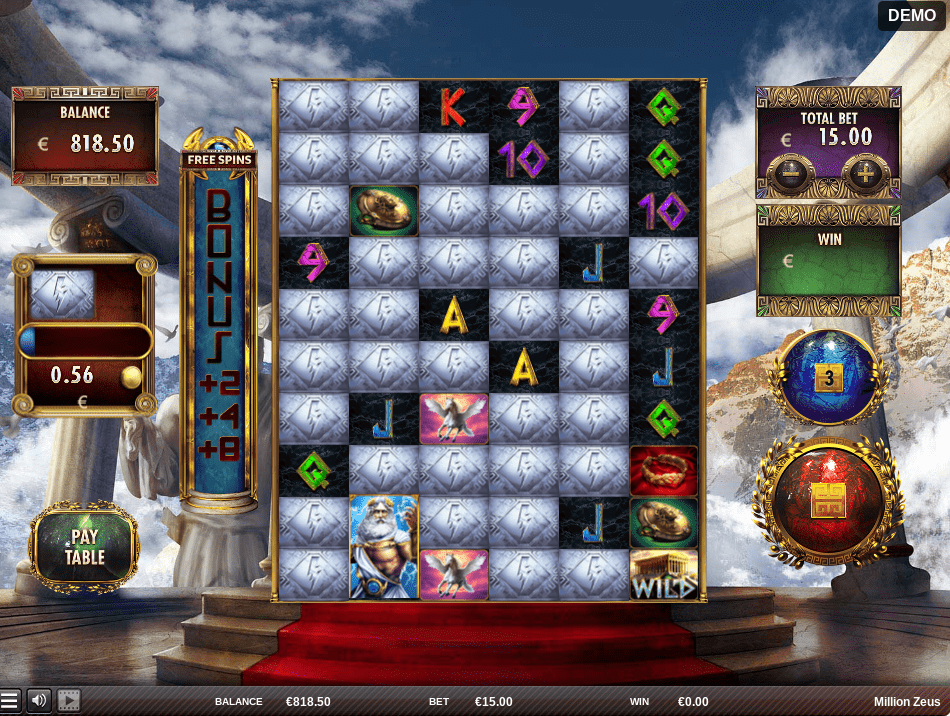Activate the blue autoplay orb
Viewport: 950px width, 716px height.
click(827, 378)
